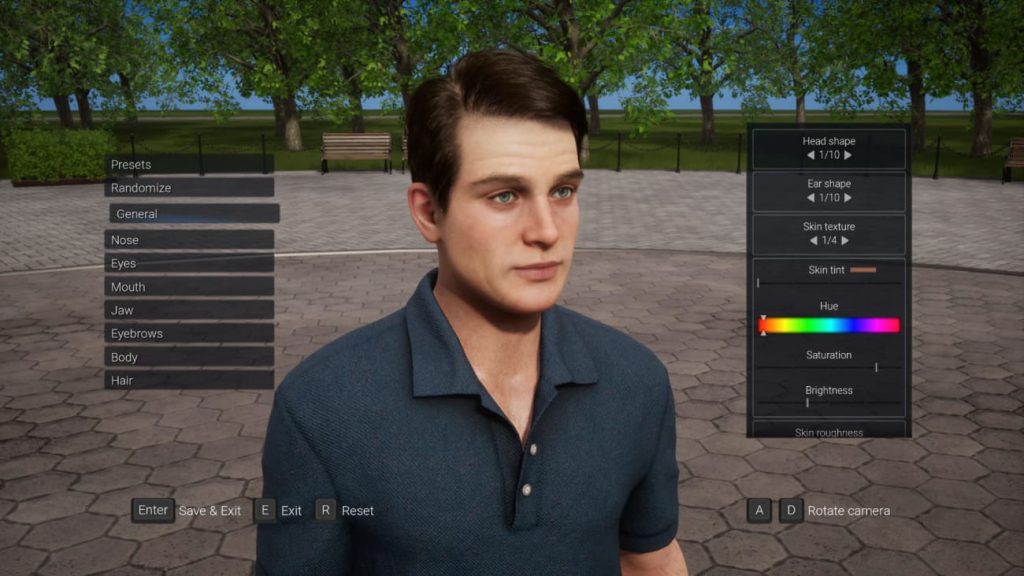Click the Saturation slider track
The image size is (1024, 576).
click(829, 368)
